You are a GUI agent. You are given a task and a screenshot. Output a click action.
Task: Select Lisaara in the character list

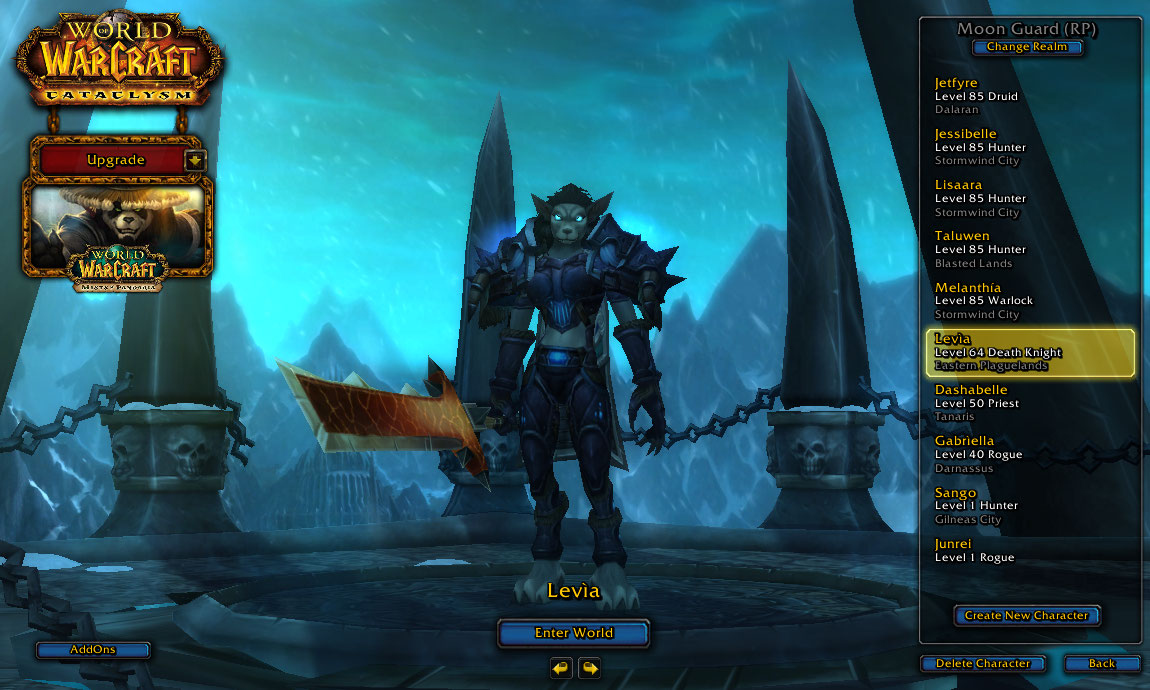[1030, 198]
